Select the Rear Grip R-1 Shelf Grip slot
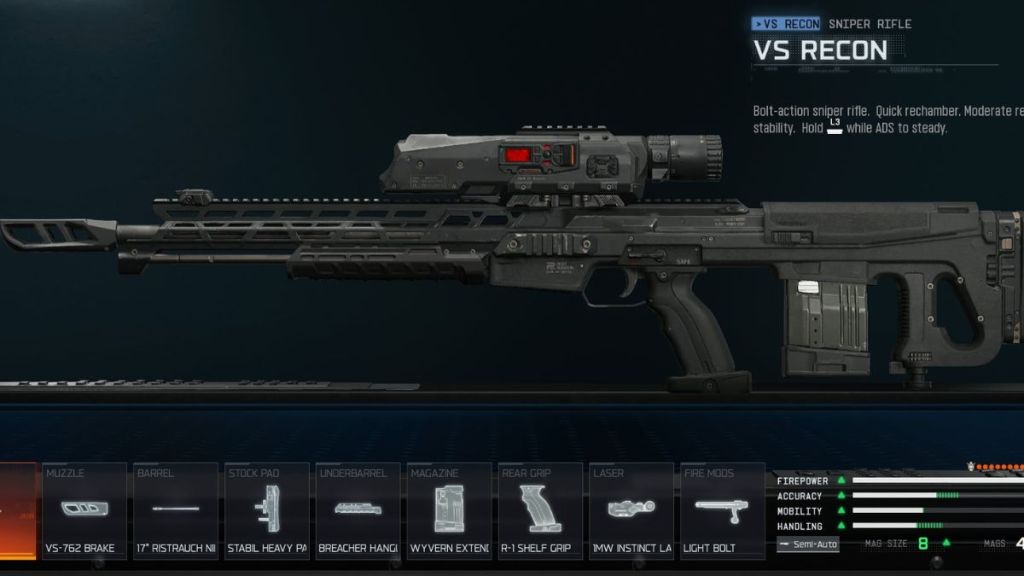Image resolution: width=1024 pixels, height=576 pixels. click(x=540, y=510)
